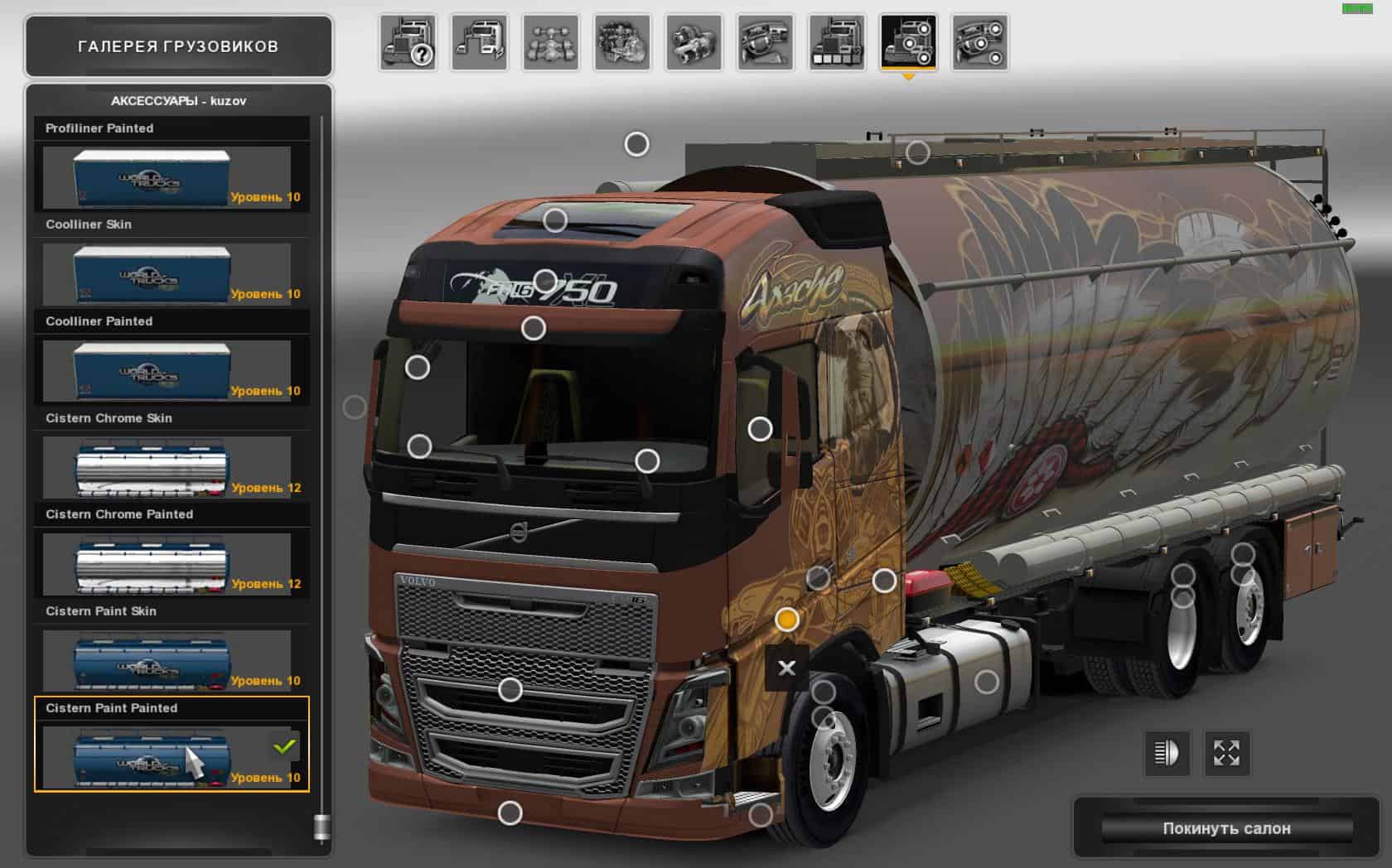
Task: Select the Cistern Paint Skin tank
Action: pos(167,660)
